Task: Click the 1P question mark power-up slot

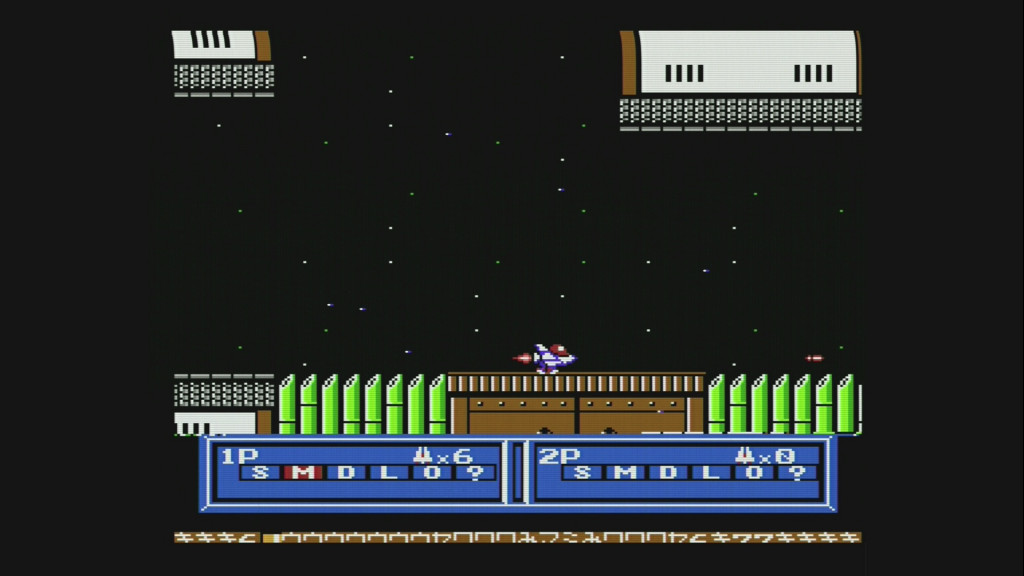Action: click(x=475, y=473)
